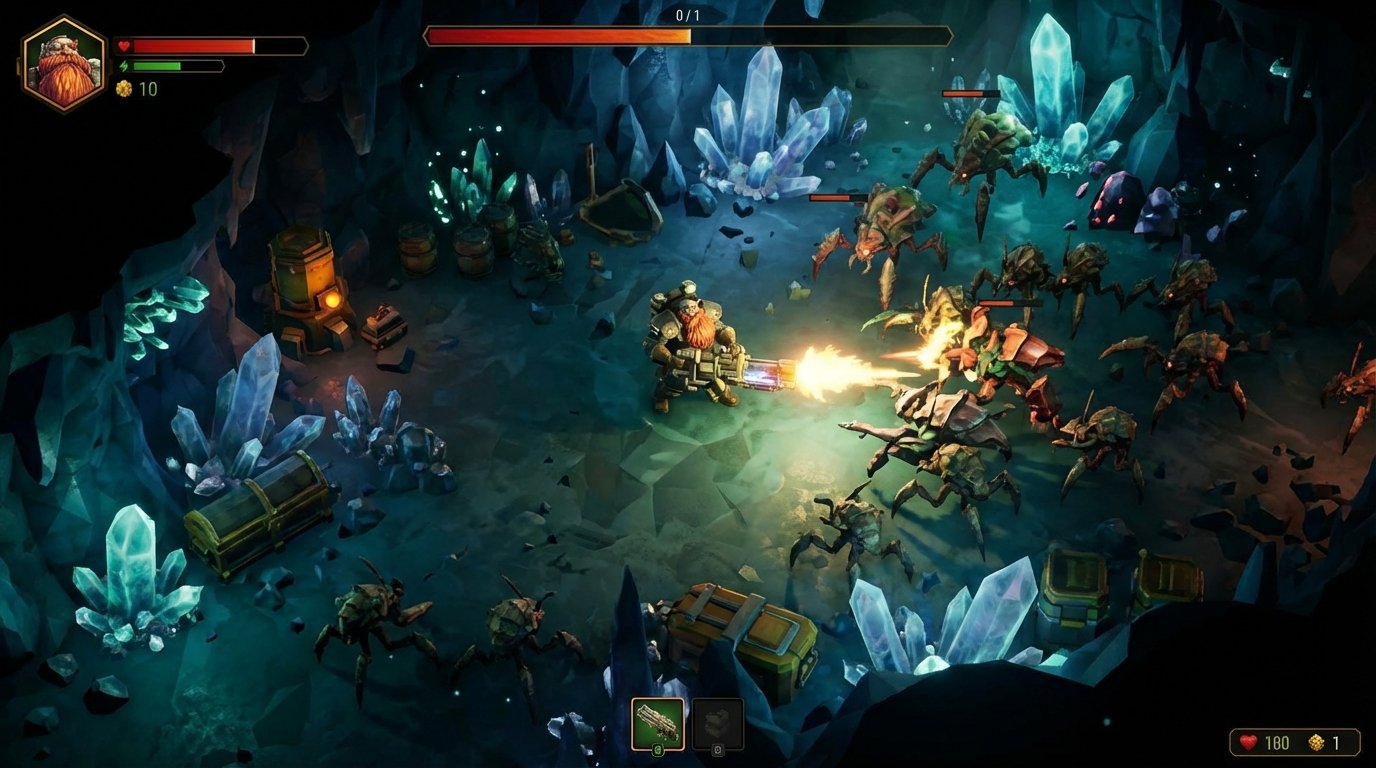Viewport: 1376px width, 768px height.
Task: Click the gold ore icon next to 1
Action: click(1315, 742)
